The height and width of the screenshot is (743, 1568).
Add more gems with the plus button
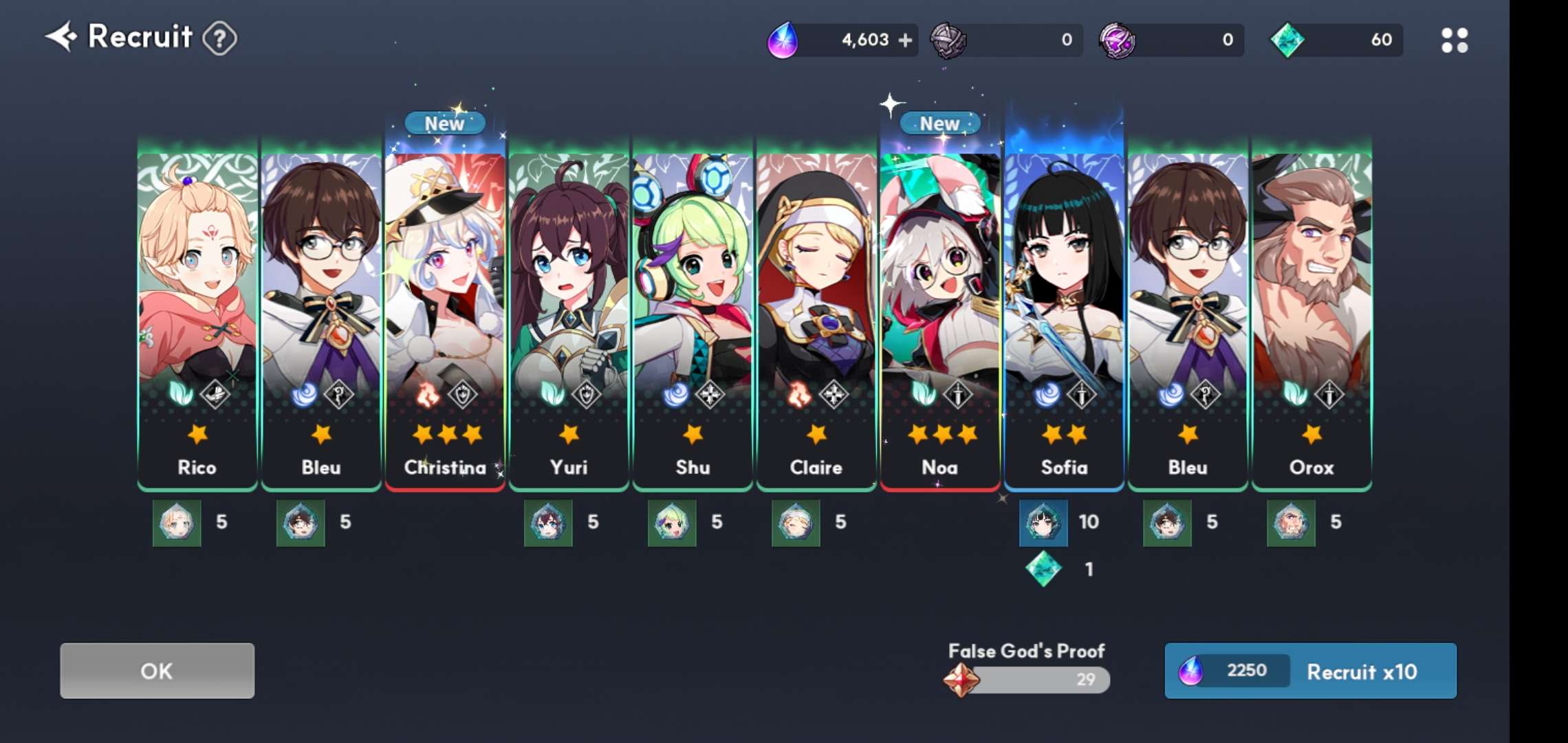pyautogui.click(x=906, y=40)
